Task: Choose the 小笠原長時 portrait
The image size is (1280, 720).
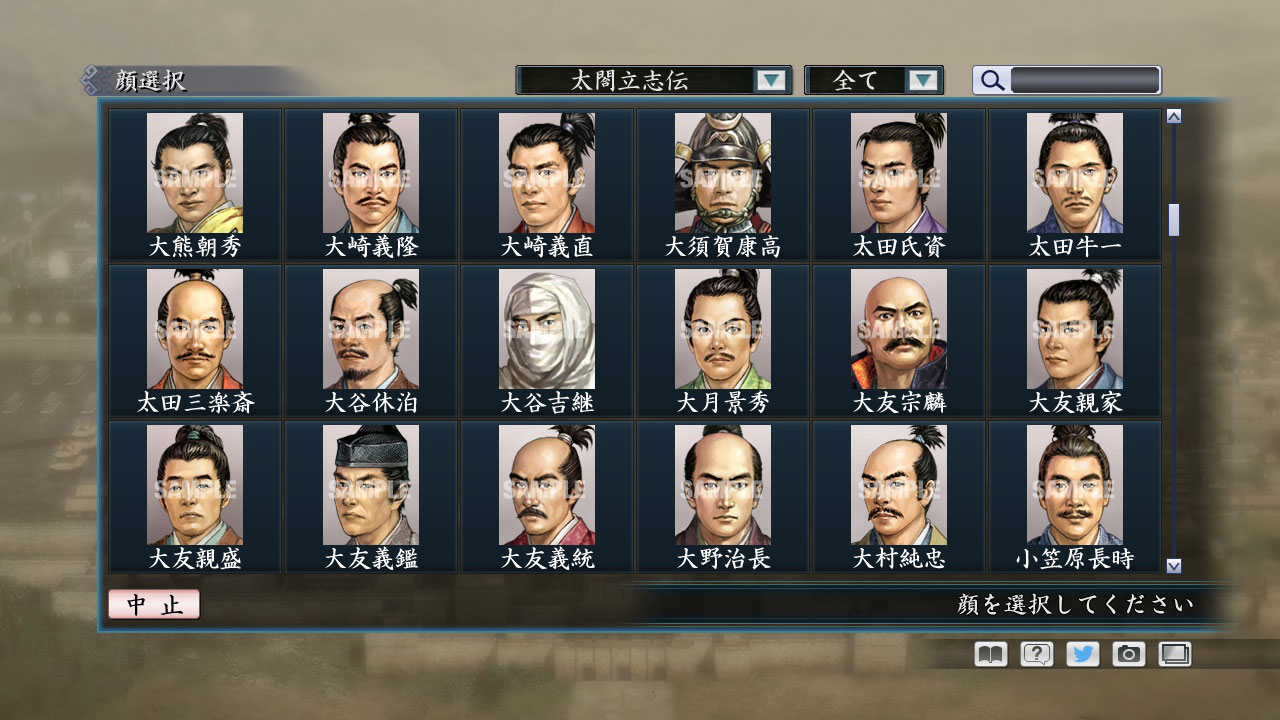Action: point(1075,485)
